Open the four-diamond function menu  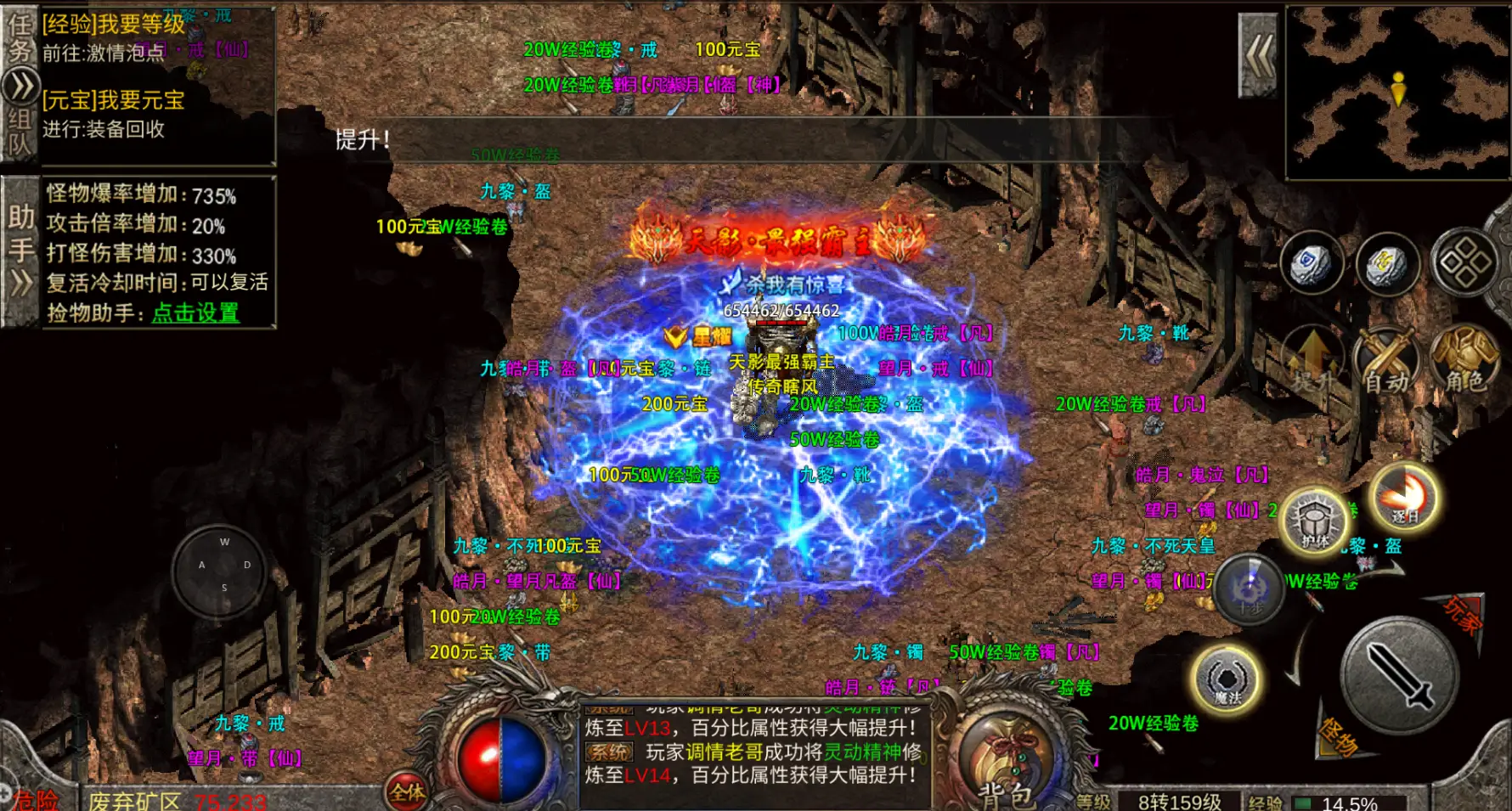pyautogui.click(x=1464, y=262)
